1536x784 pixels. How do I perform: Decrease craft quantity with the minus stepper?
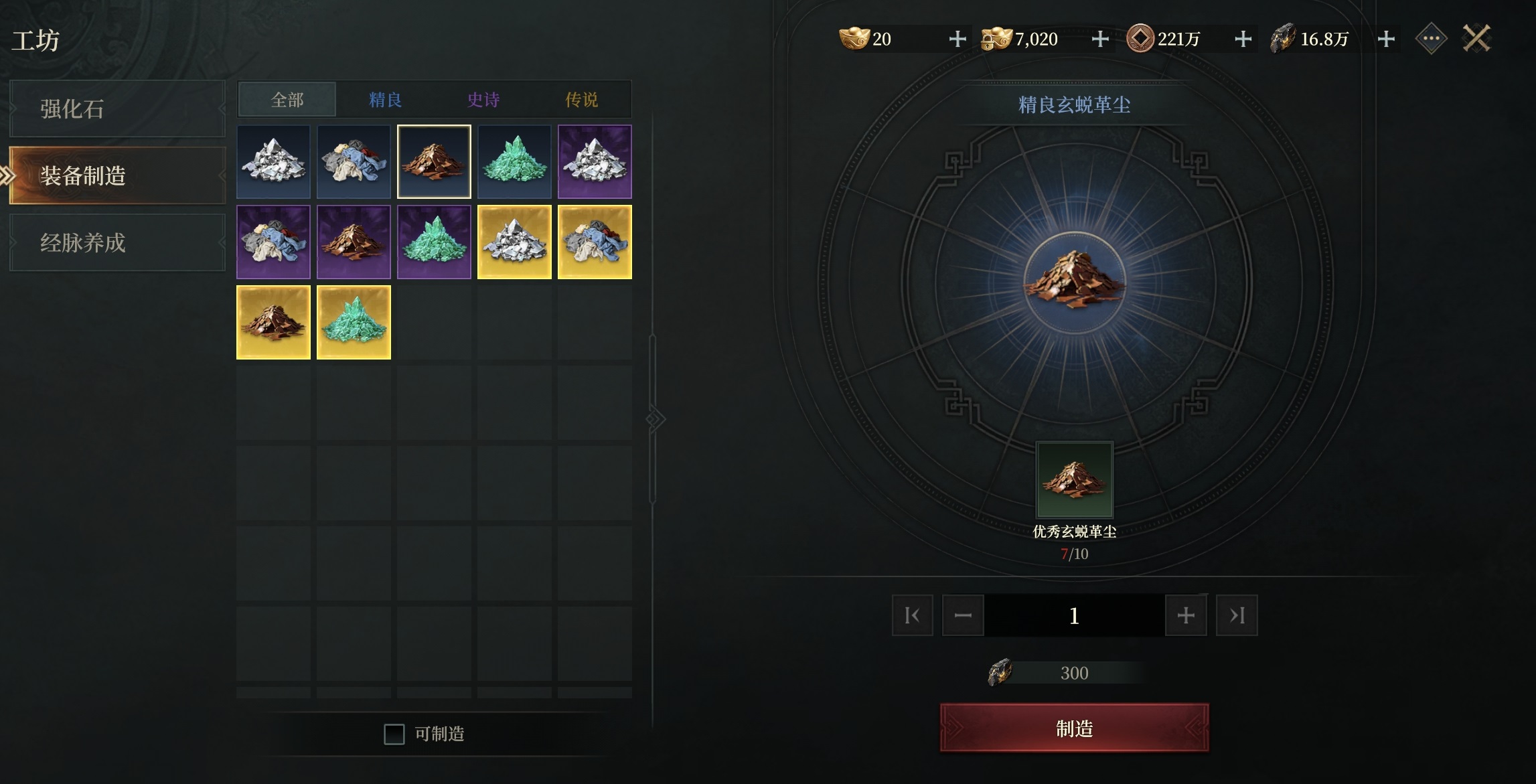(963, 615)
